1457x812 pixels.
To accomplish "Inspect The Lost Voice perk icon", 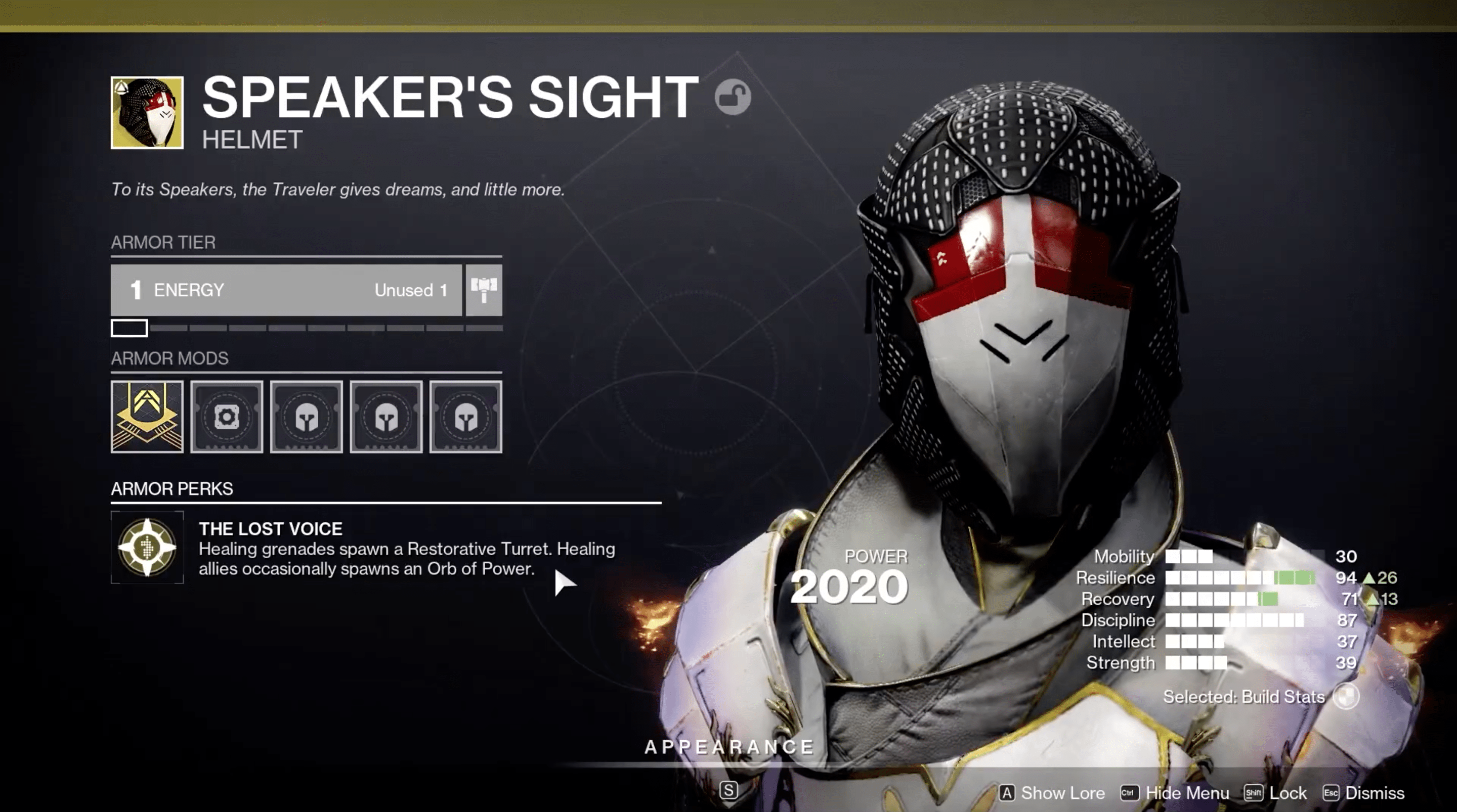I will point(147,547).
